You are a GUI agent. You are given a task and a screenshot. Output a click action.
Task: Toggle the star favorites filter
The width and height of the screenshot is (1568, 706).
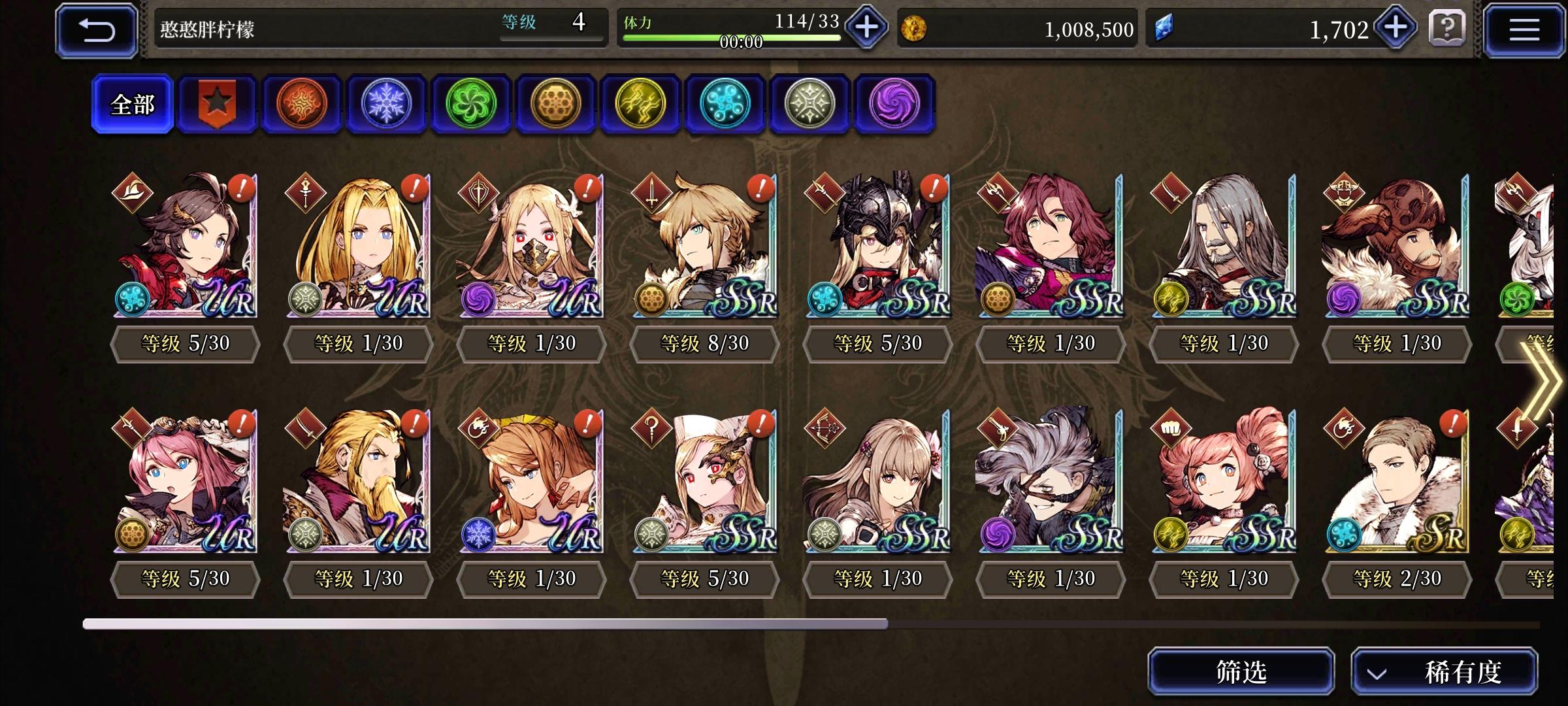coord(216,103)
